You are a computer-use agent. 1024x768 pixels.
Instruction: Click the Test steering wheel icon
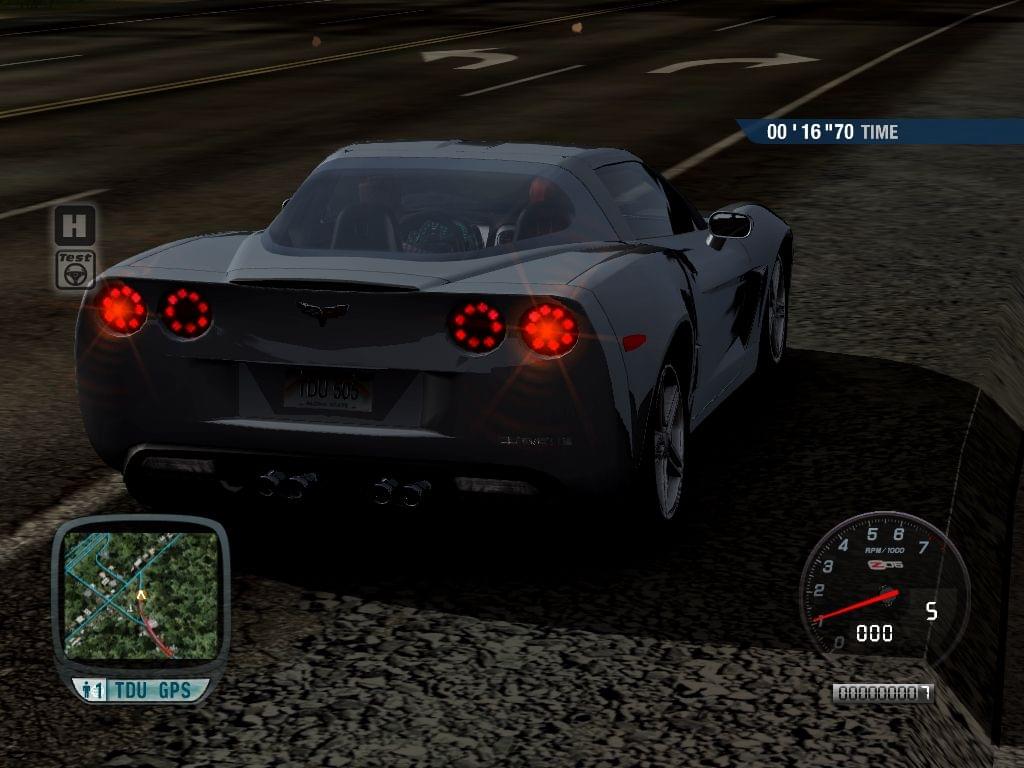(x=75, y=270)
